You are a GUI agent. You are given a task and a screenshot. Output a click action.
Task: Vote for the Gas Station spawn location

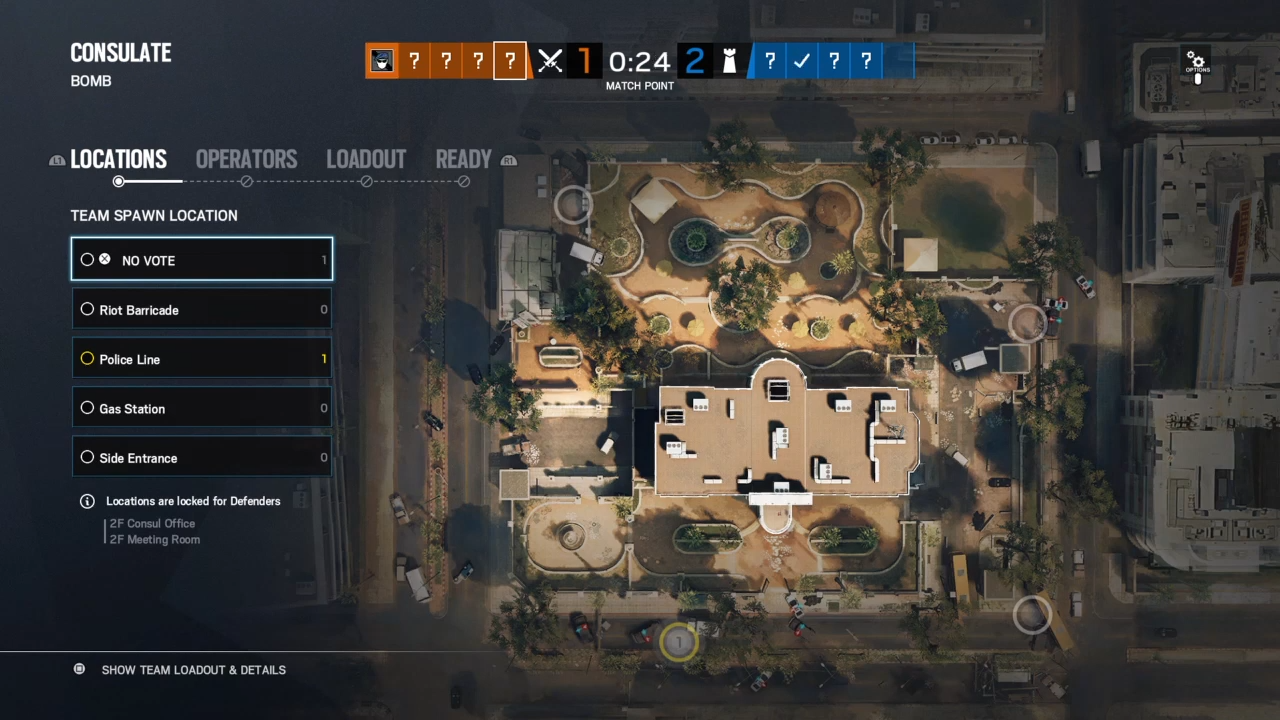(x=201, y=408)
